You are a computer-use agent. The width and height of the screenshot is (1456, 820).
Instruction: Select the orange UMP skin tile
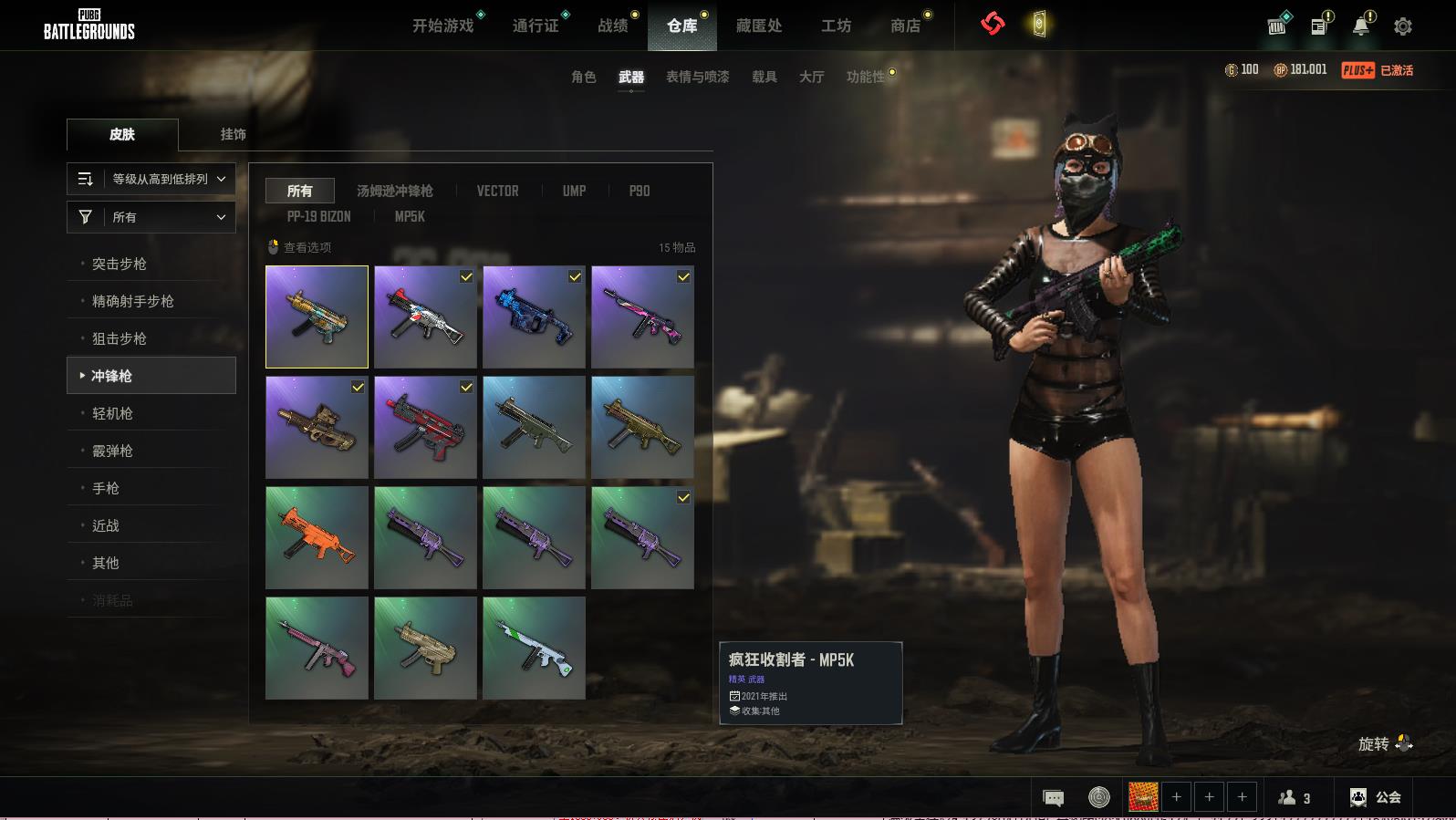(317, 537)
